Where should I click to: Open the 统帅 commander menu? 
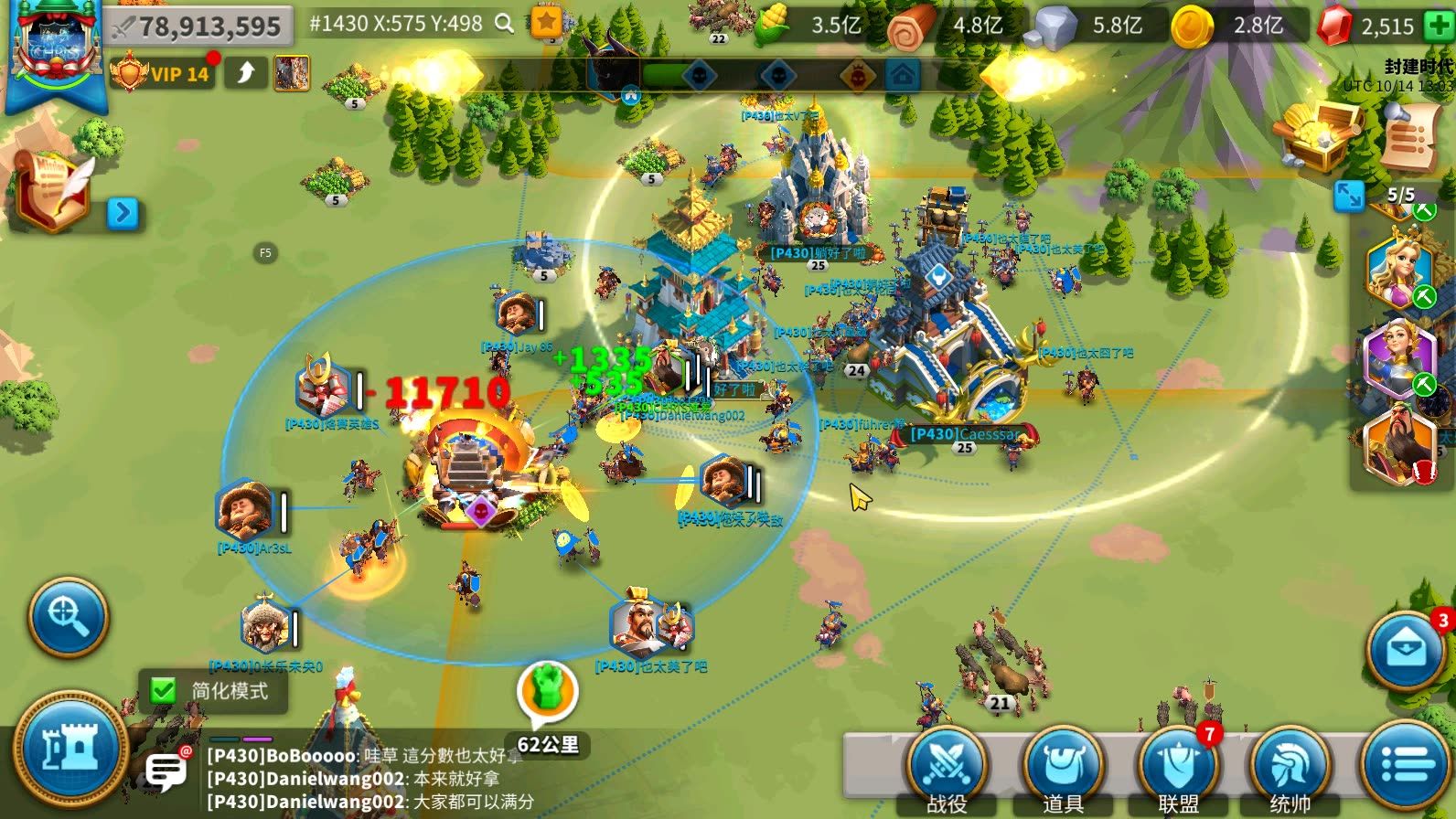(1290, 769)
